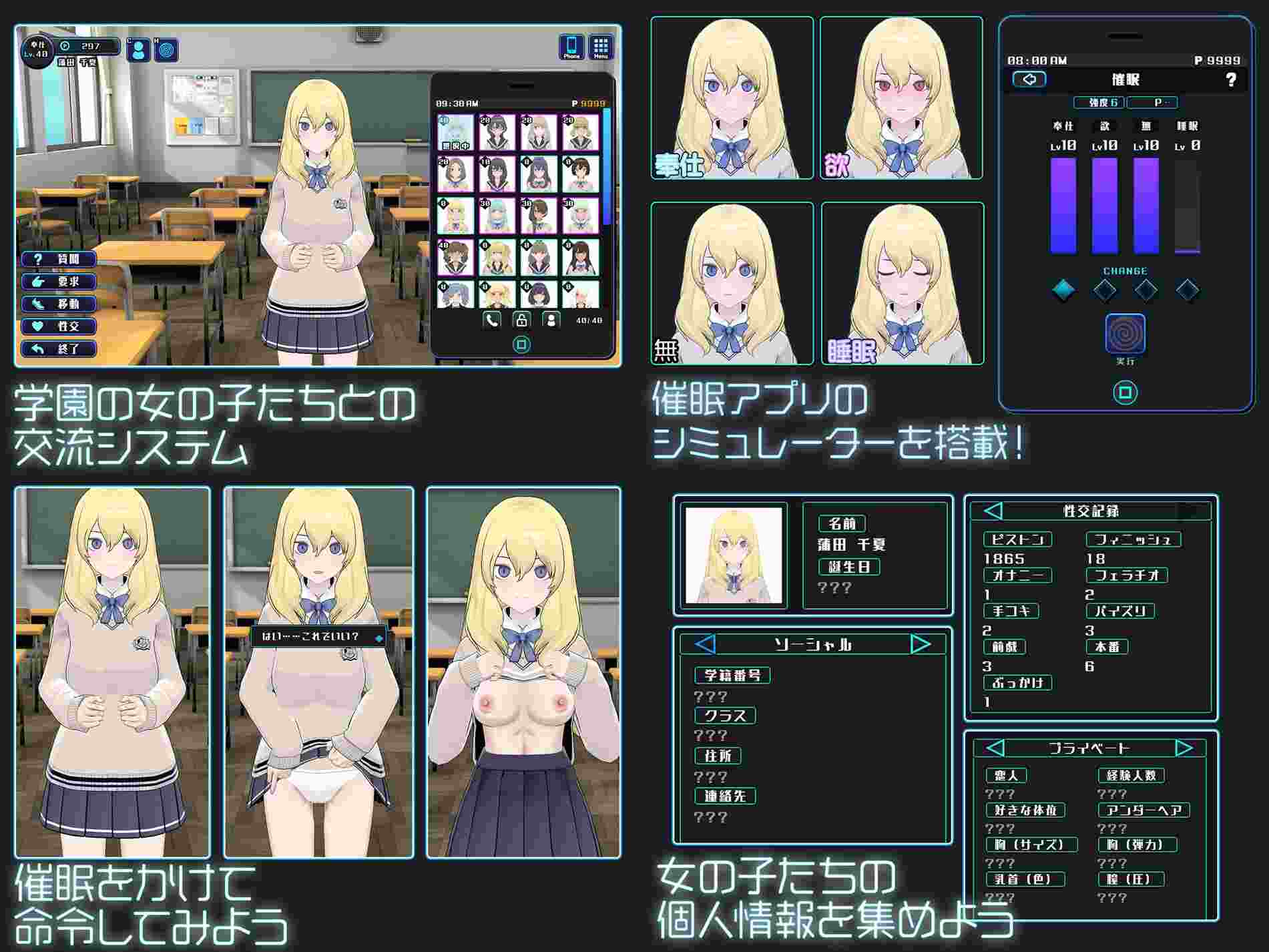Toggle the first CHANGE diamond under 奉仕

pos(1063,289)
